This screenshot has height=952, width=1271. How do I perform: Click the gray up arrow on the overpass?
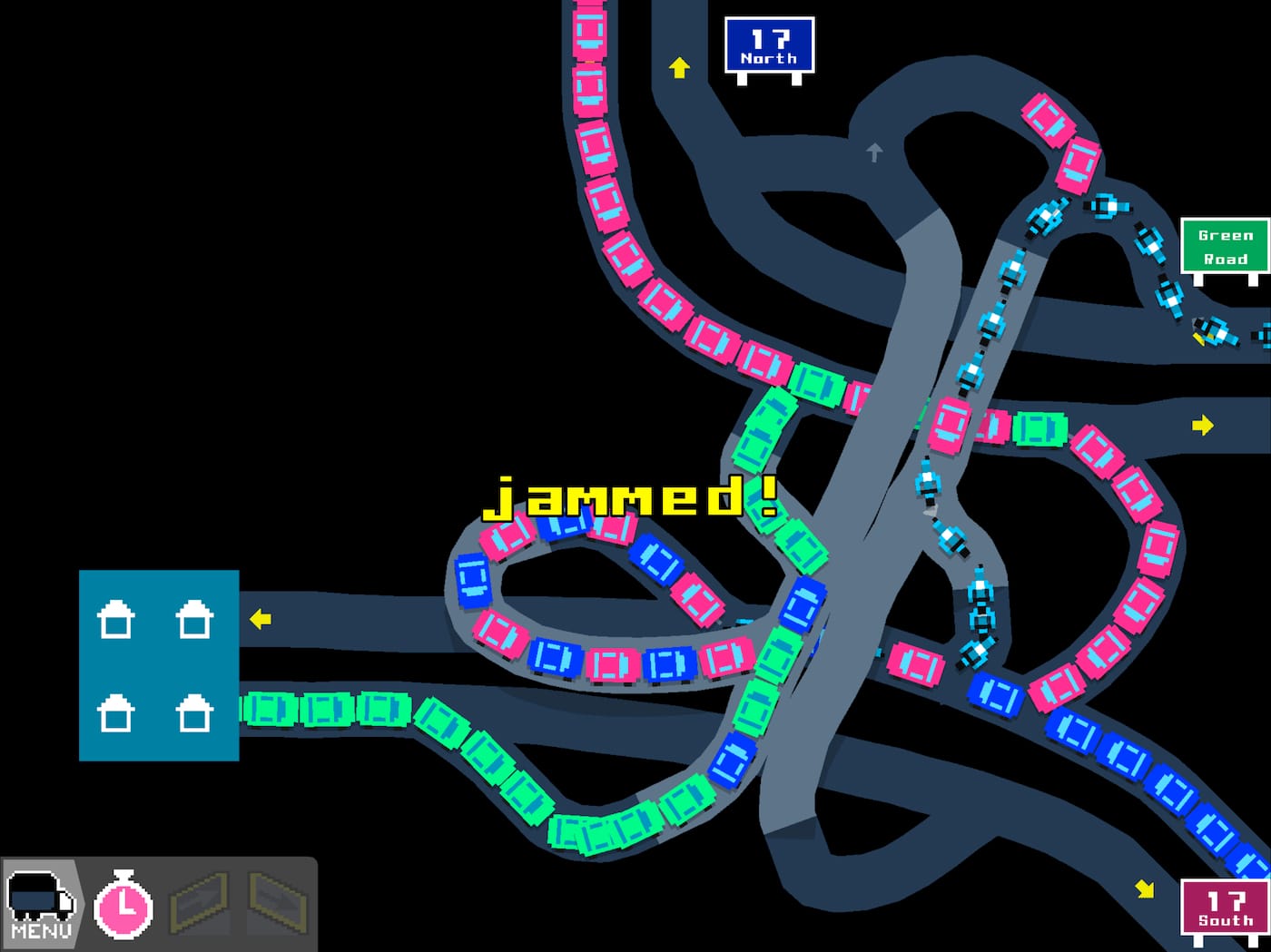pyautogui.click(x=874, y=153)
